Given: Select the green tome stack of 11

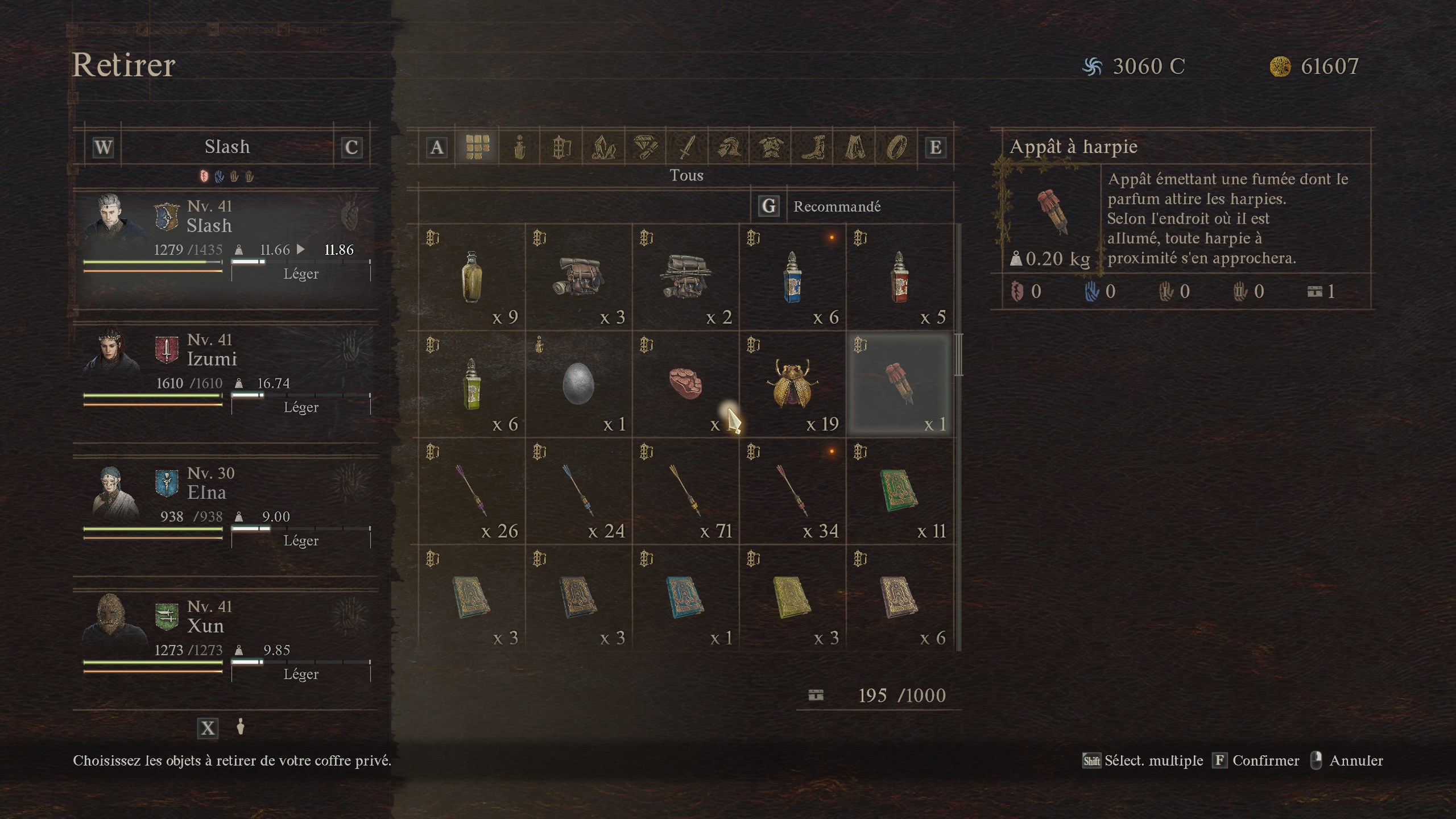Looking at the screenshot, I should coord(900,491).
